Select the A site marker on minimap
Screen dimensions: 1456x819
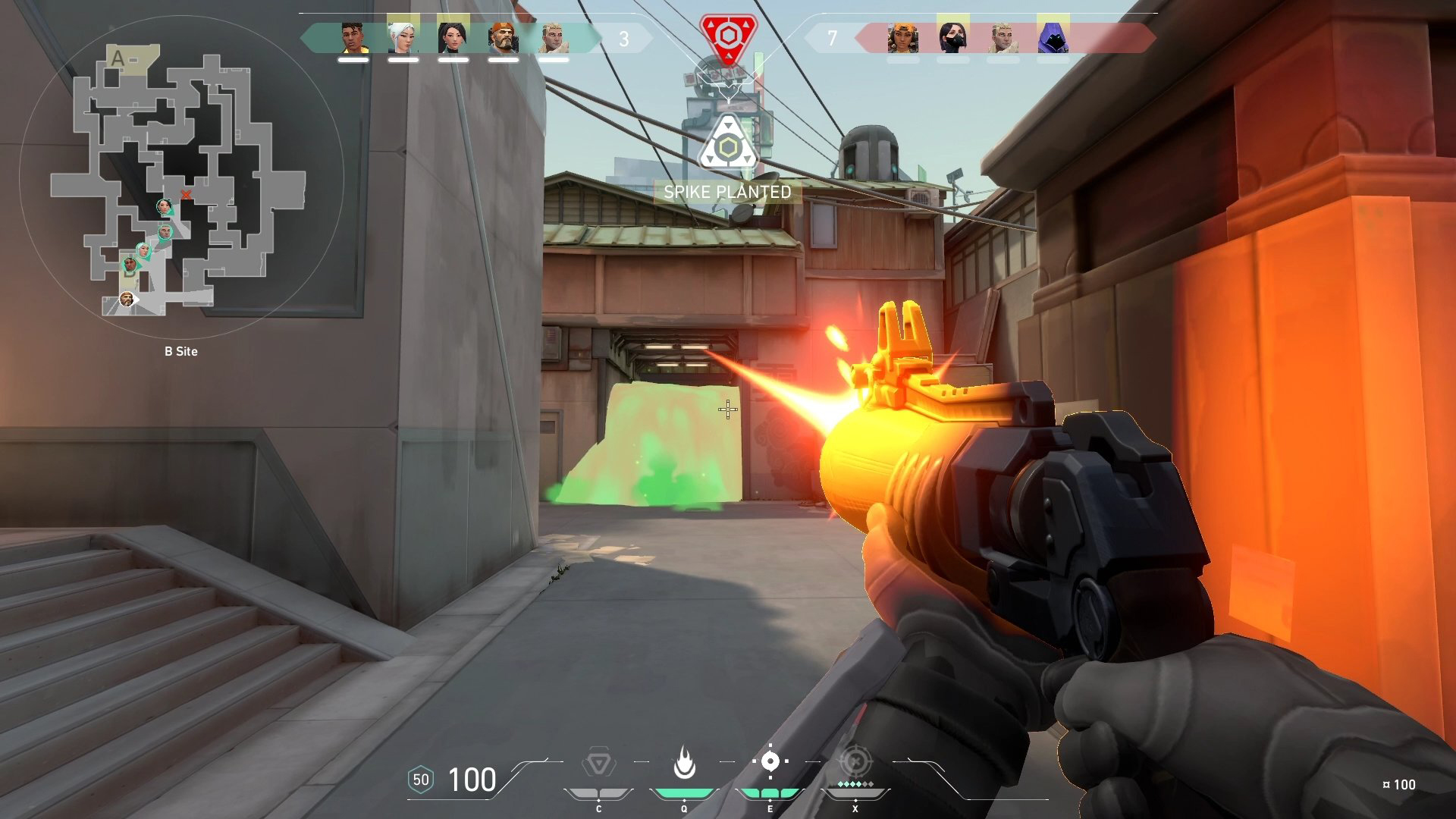(117, 58)
